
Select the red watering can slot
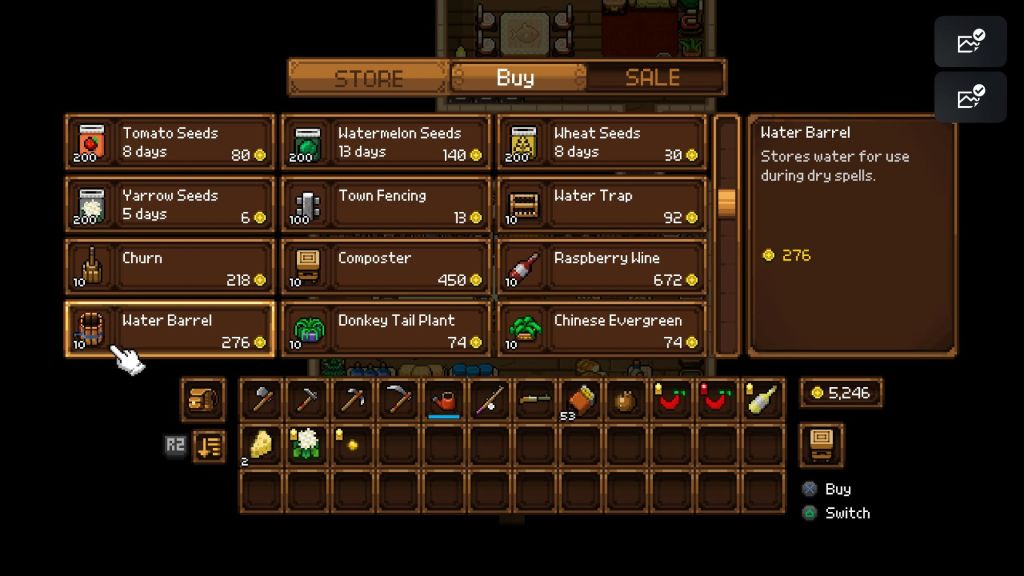coord(445,400)
